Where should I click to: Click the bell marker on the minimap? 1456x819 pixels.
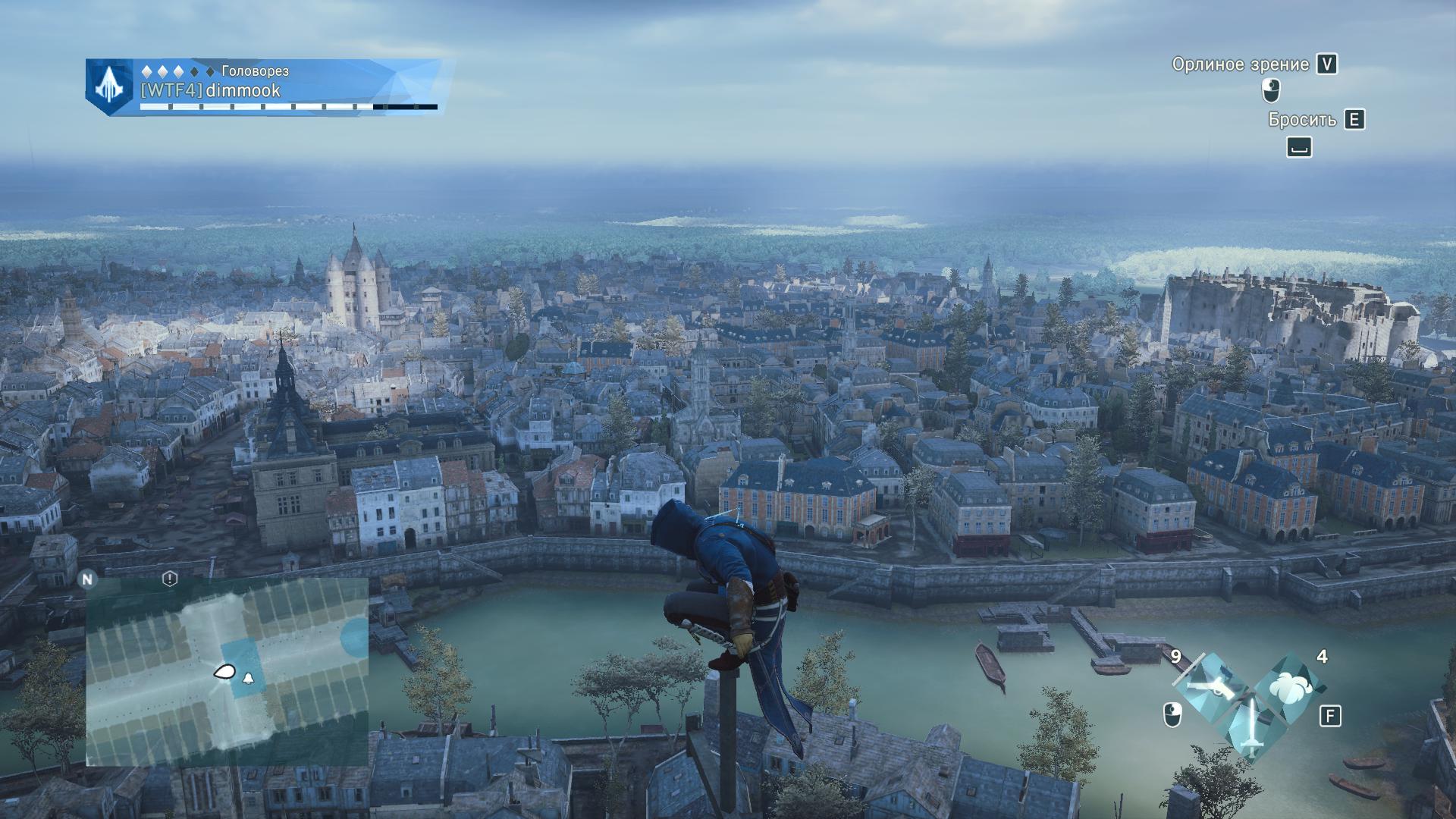248,677
